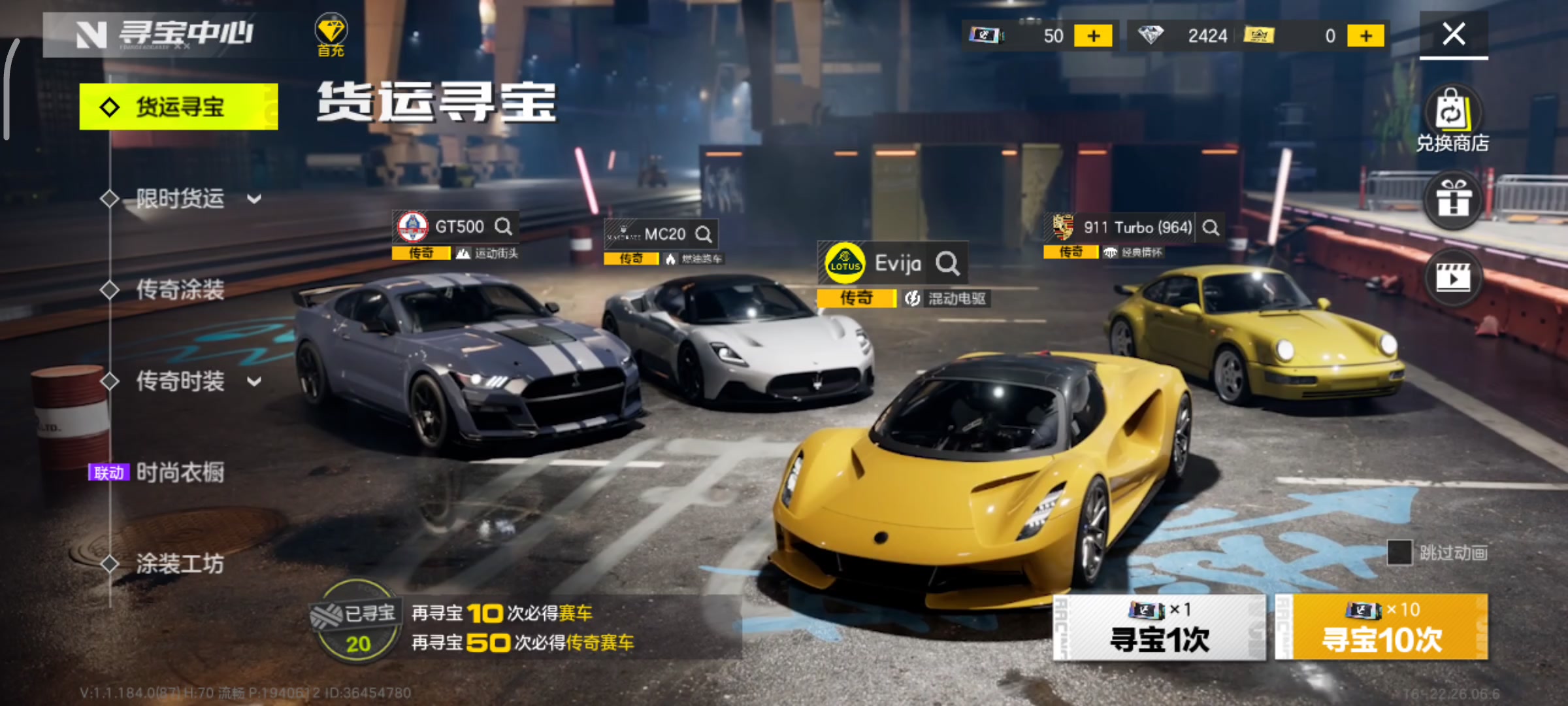
Task: Select the 货运寻宝 tab
Action: [178, 107]
